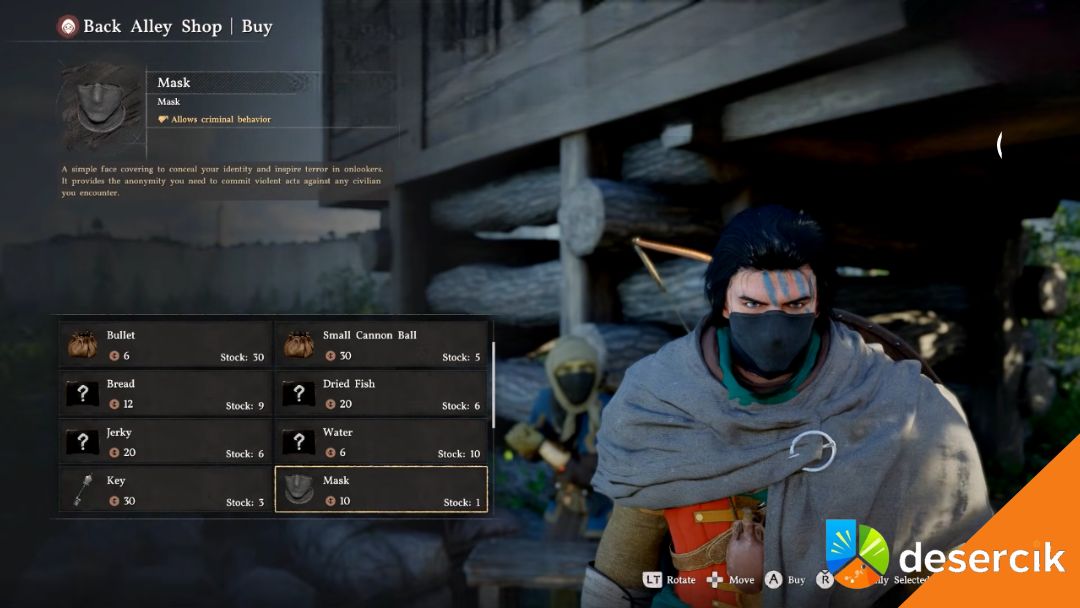Select the Mask shop entry
This screenshot has height=608, width=1080.
pyautogui.click(x=381, y=490)
